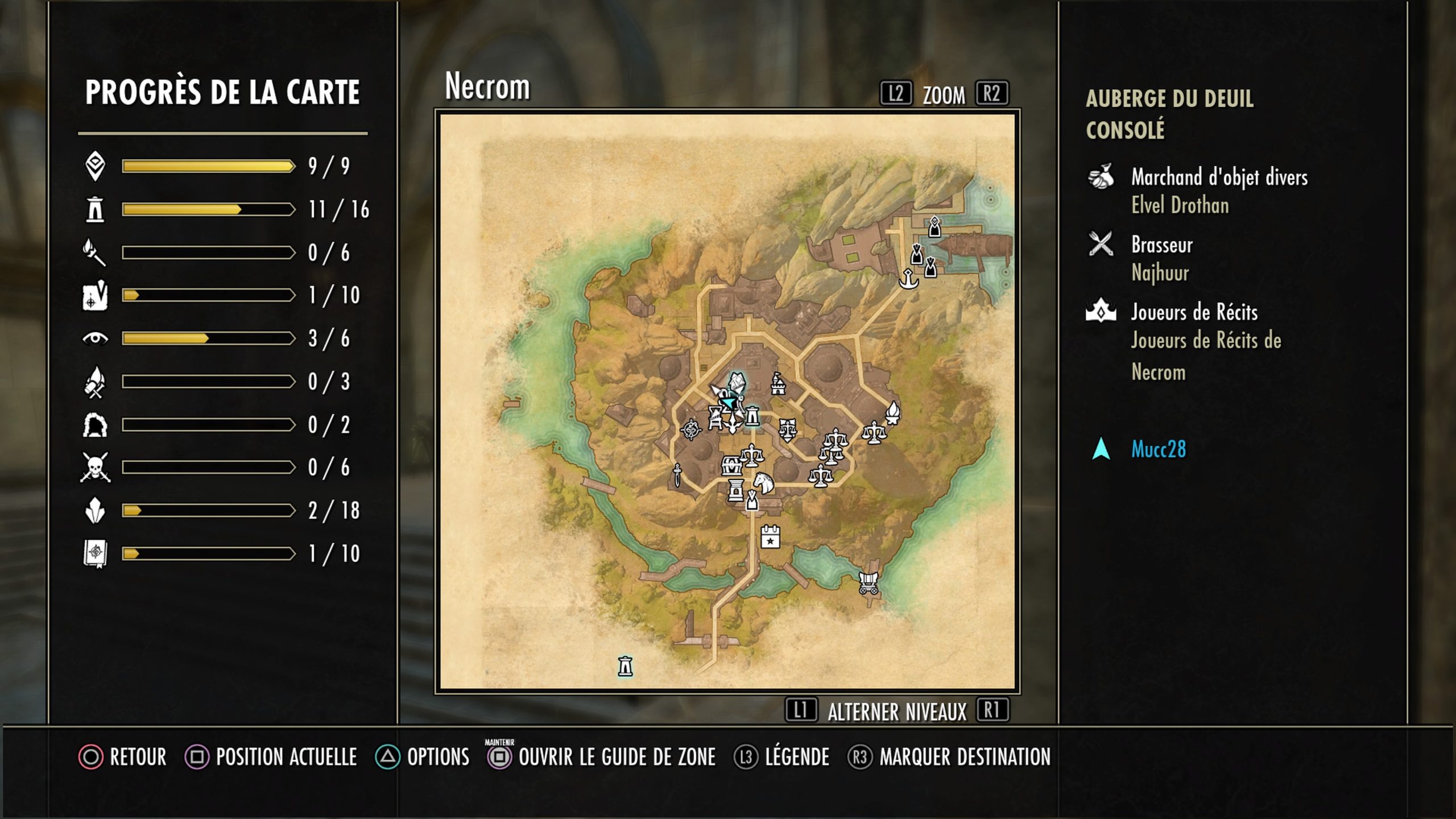
Task: Click the cyan player arrow on the map
Action: click(x=728, y=402)
